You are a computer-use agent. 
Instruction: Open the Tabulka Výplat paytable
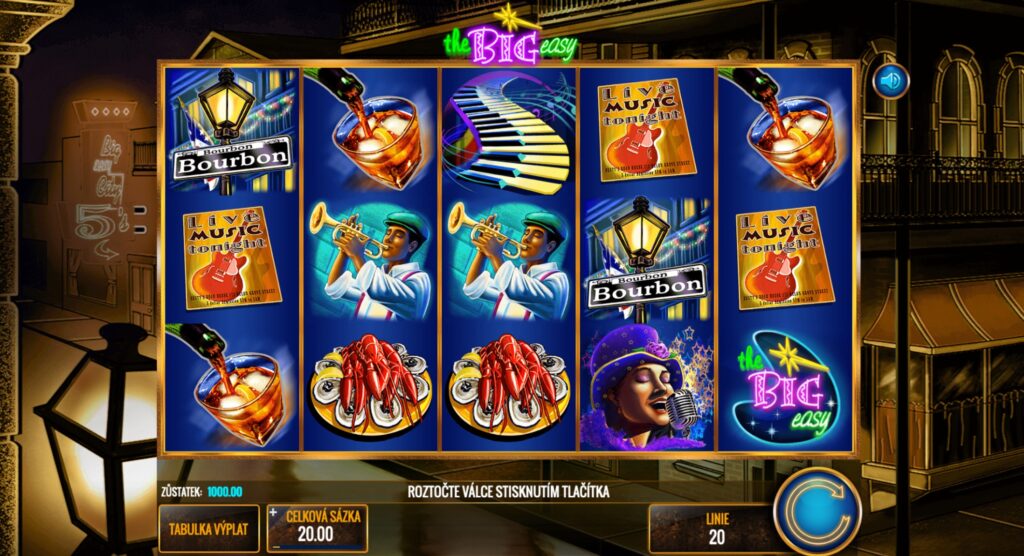[x=209, y=529]
